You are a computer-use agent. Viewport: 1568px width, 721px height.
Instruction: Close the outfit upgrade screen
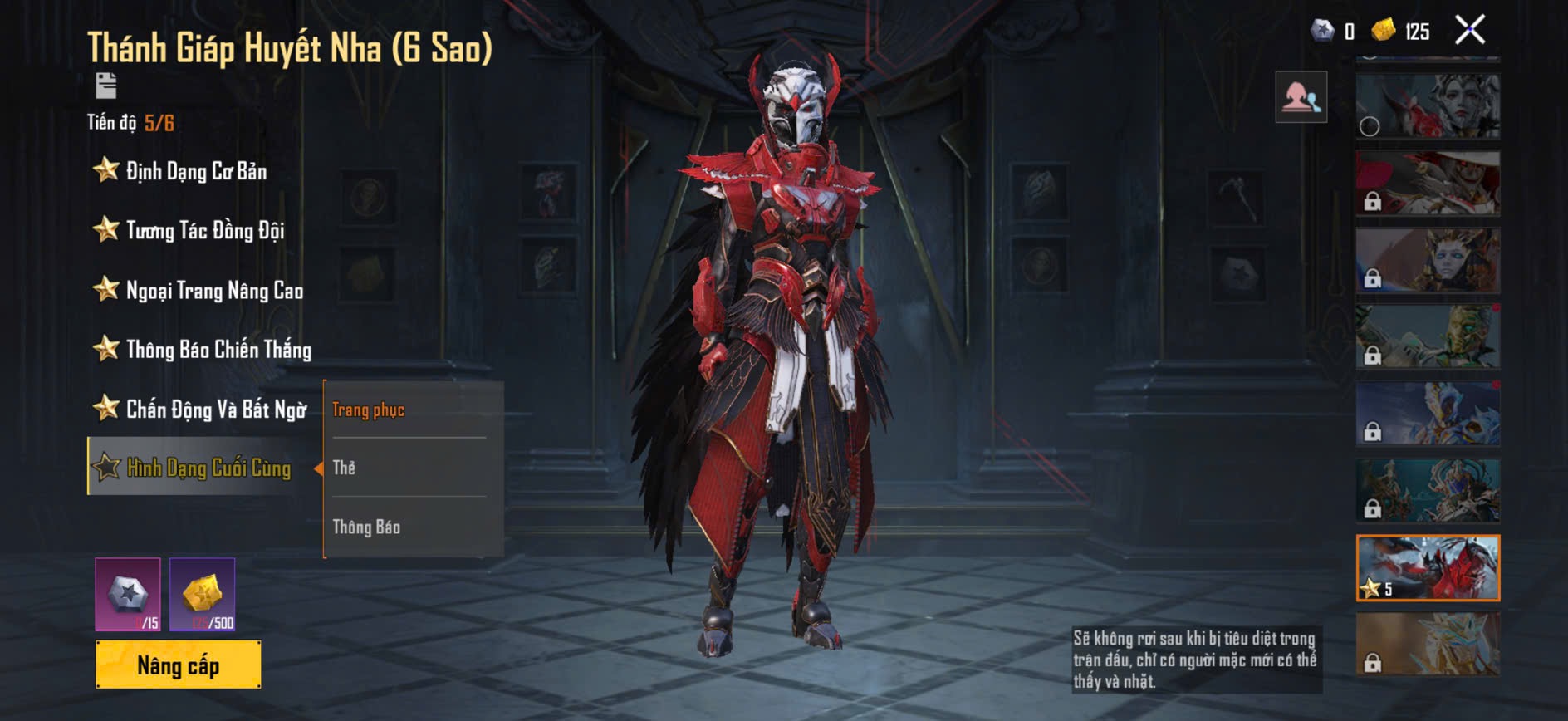[1469, 31]
